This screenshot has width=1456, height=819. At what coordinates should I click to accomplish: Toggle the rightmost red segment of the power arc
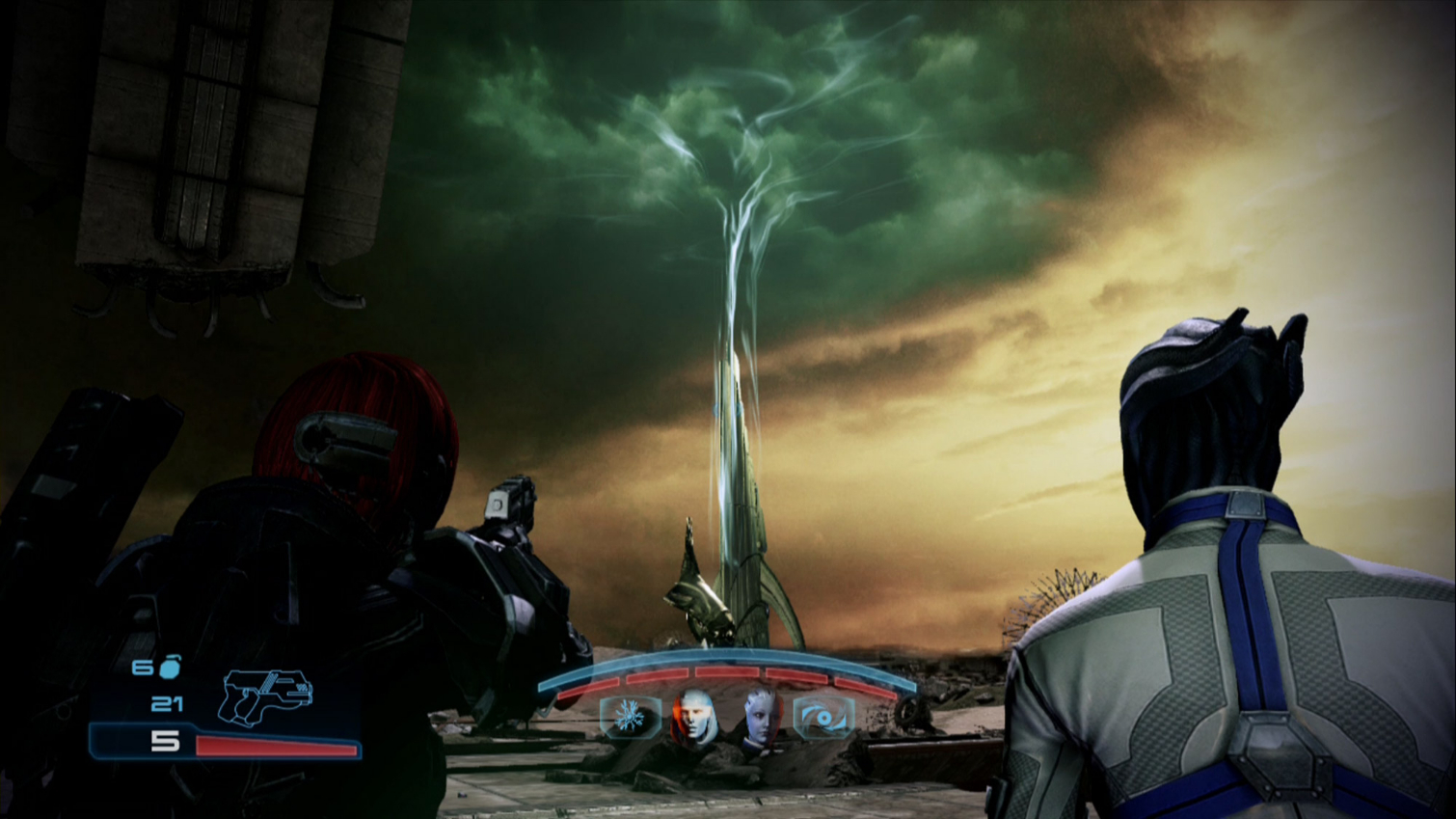(864, 686)
